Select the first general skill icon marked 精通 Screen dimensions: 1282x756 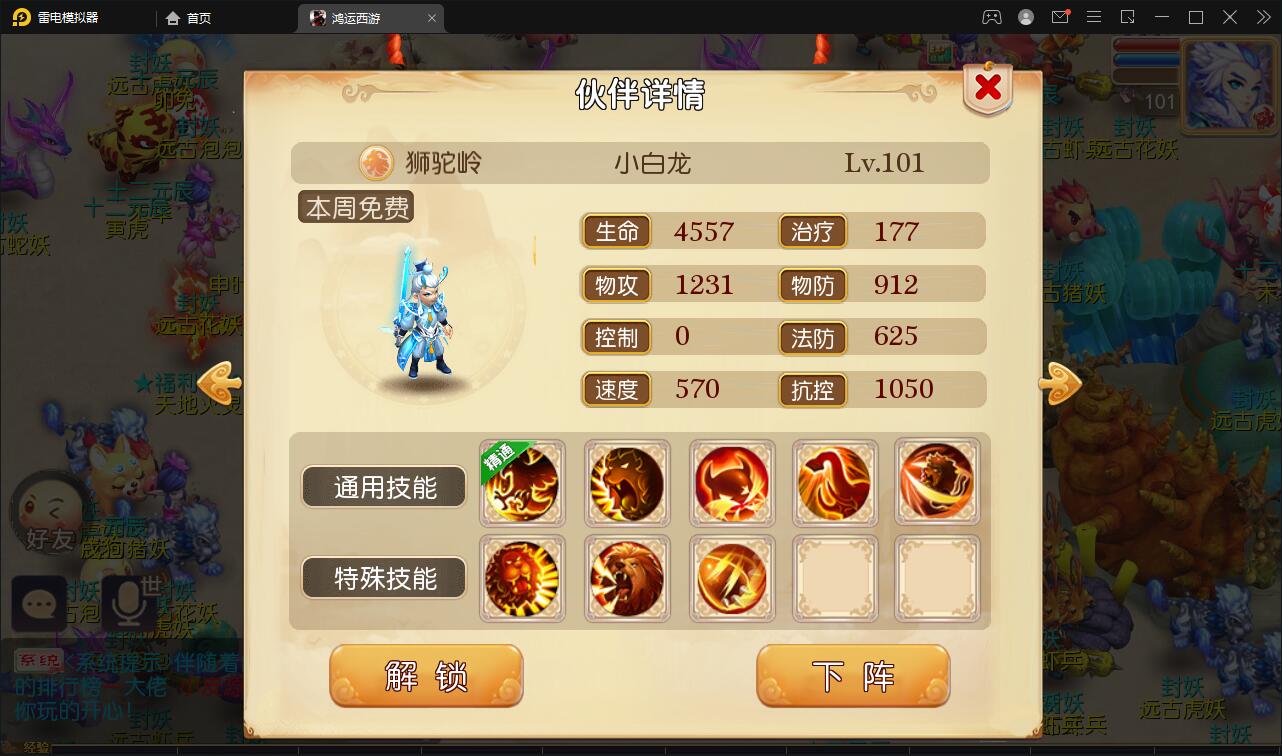click(522, 483)
